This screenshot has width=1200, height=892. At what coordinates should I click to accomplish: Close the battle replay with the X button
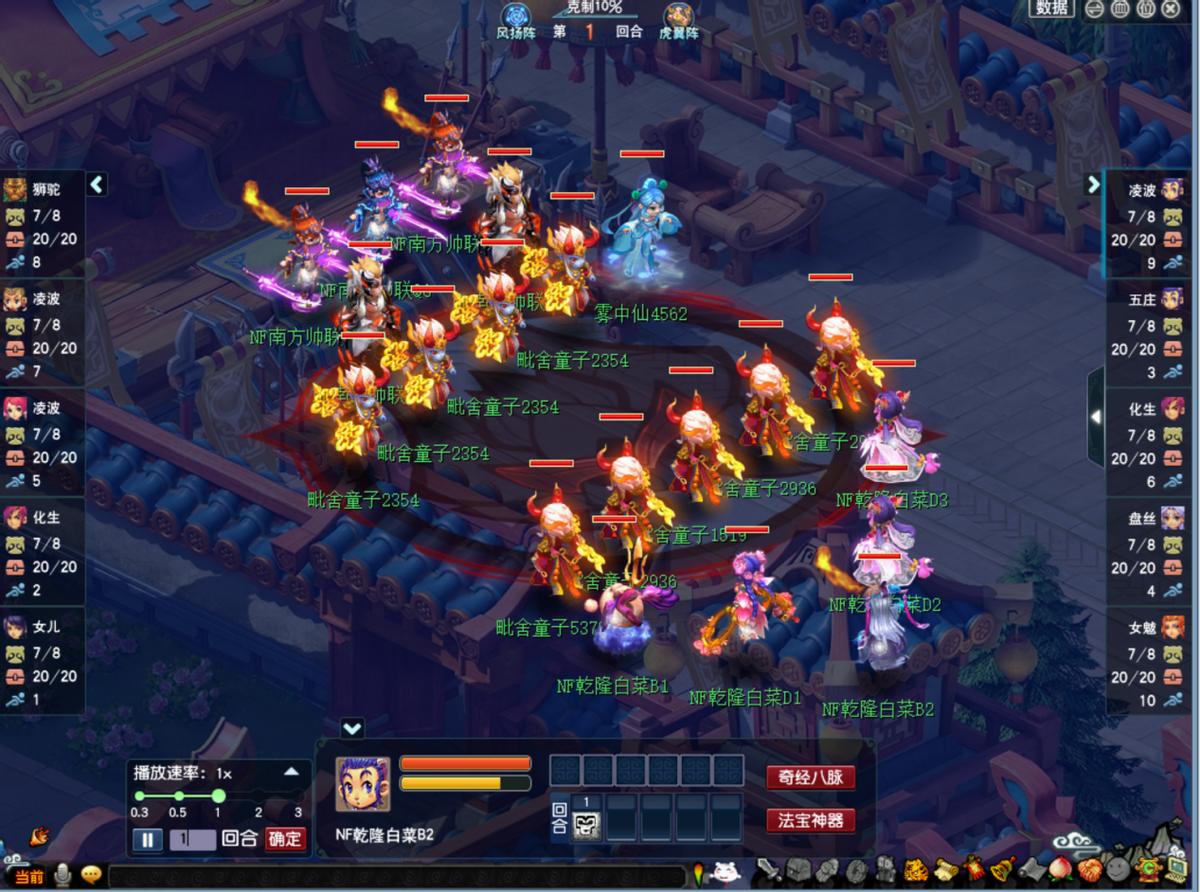pos(1171,9)
